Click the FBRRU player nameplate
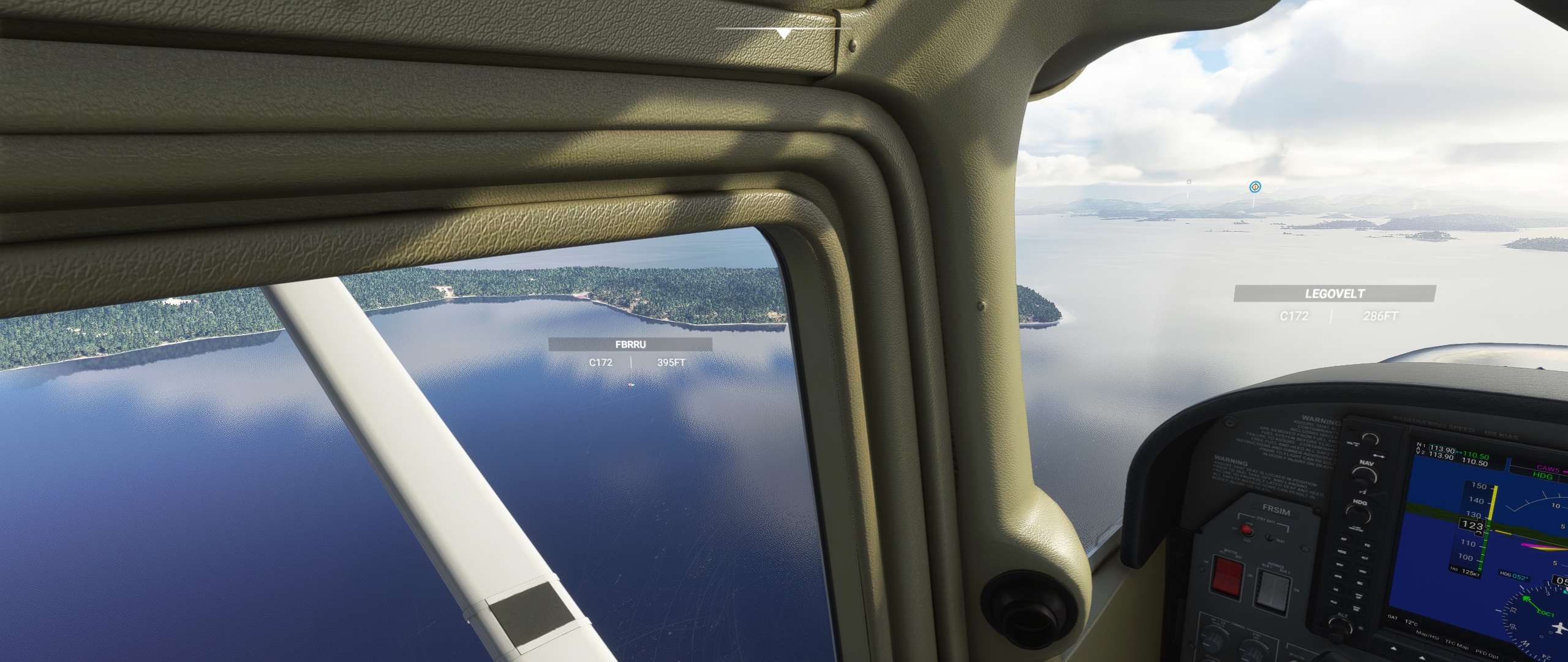This screenshot has height=662, width=1568. tap(630, 344)
